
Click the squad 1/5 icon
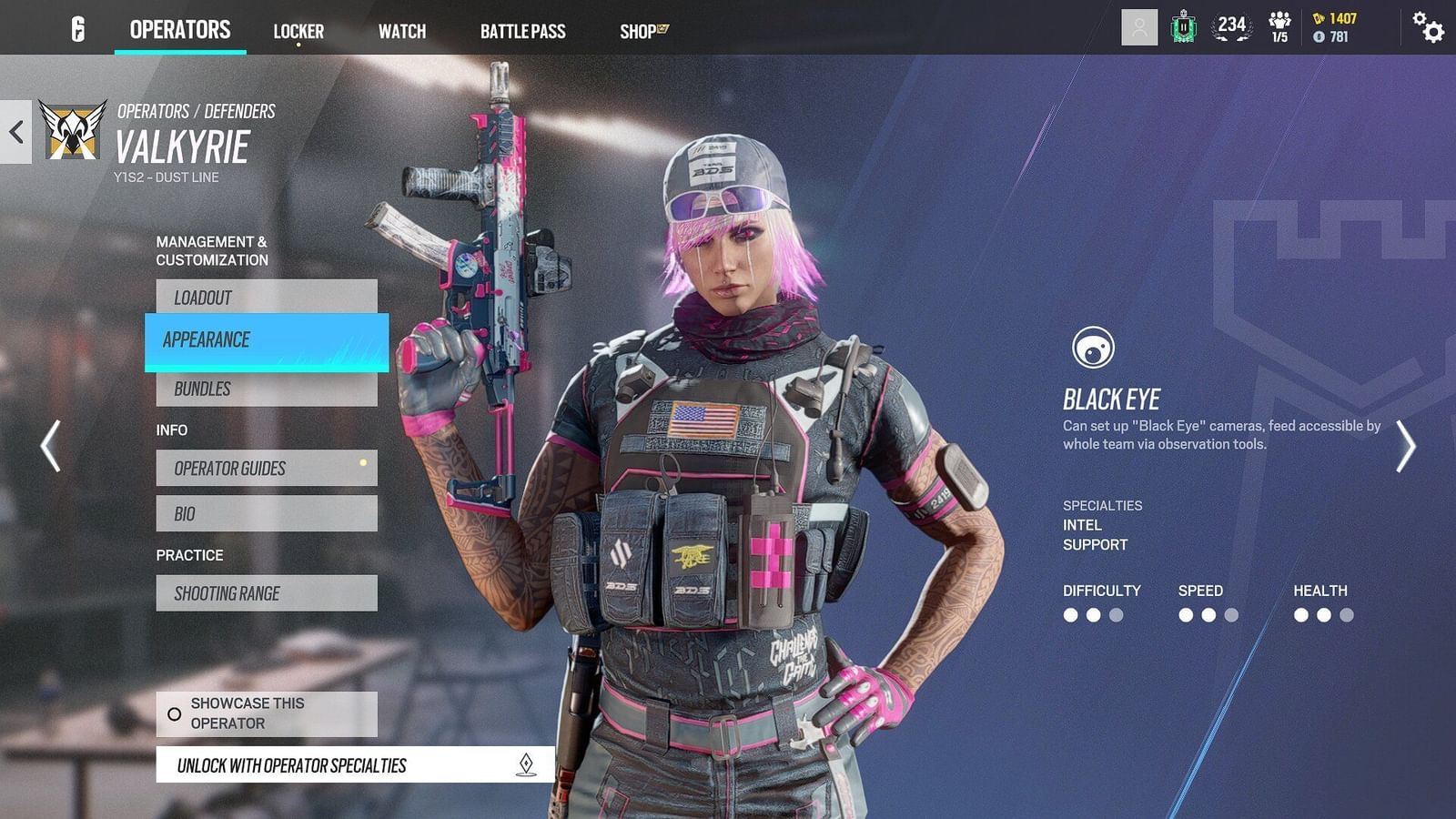pyautogui.click(x=1279, y=26)
